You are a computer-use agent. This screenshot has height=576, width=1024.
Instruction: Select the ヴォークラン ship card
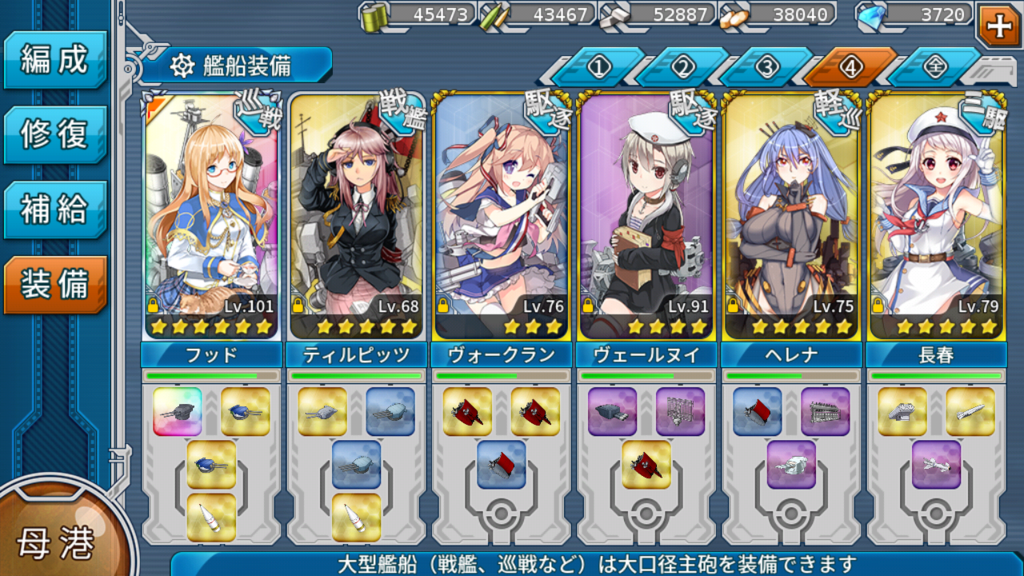click(501, 215)
